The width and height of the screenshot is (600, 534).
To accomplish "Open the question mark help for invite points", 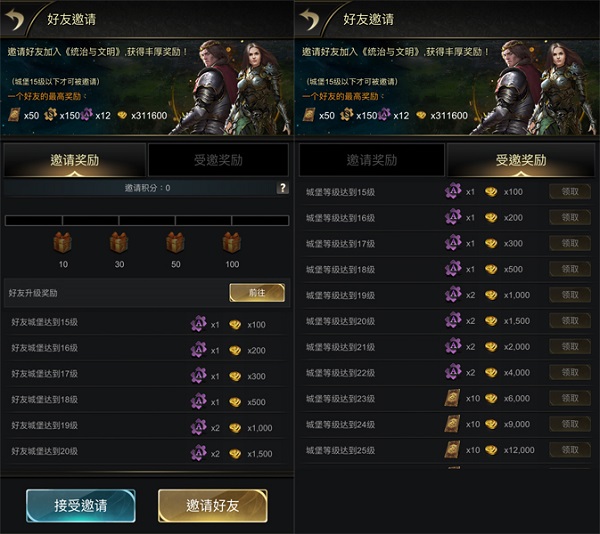I will pos(282,188).
